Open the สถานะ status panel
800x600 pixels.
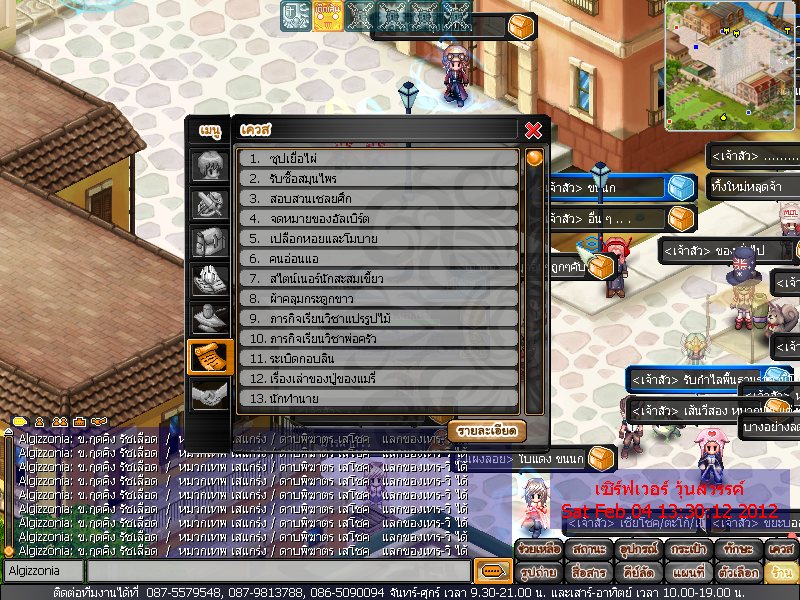click(587, 550)
